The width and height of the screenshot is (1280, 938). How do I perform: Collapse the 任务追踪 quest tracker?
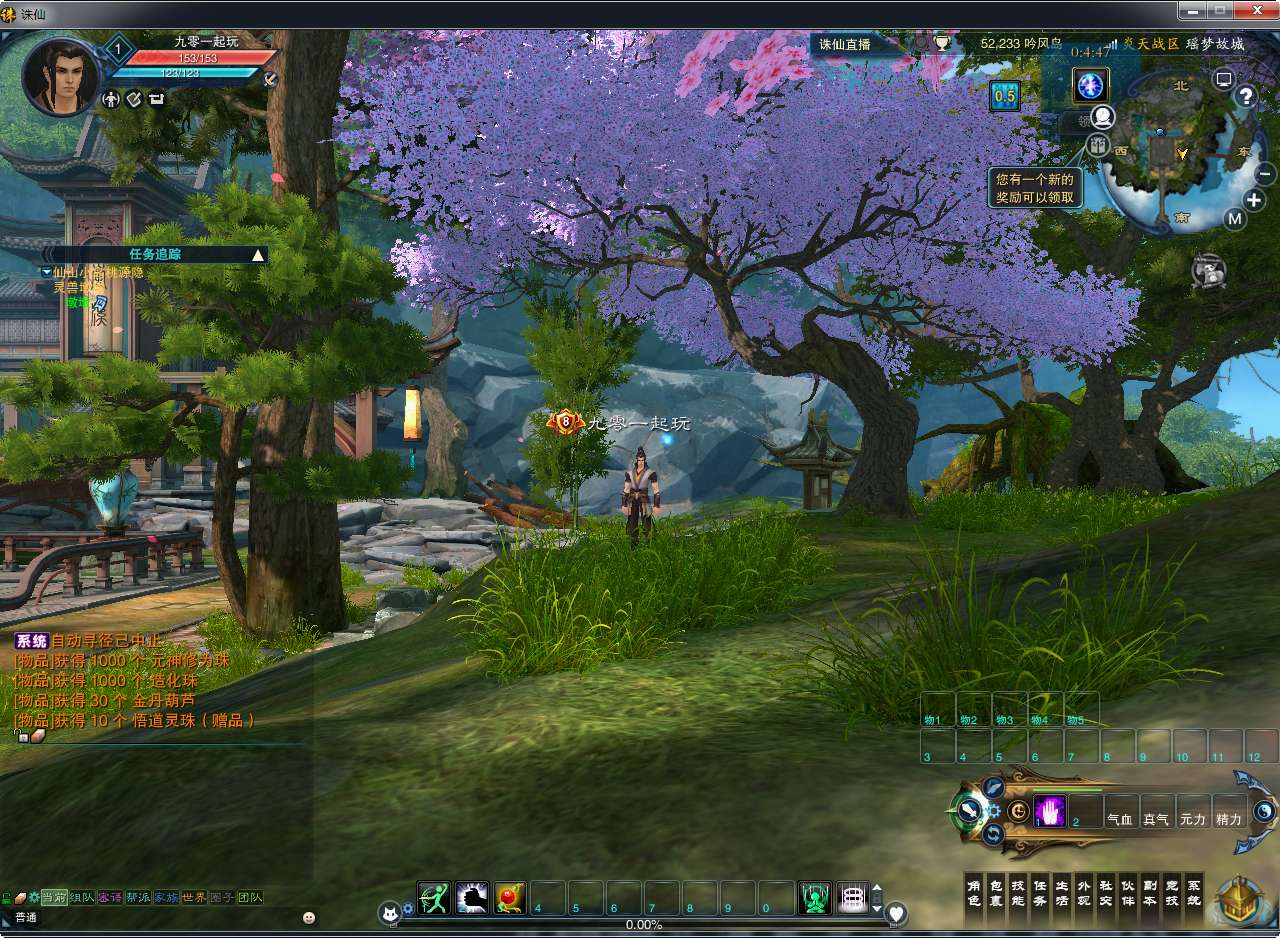click(x=258, y=255)
